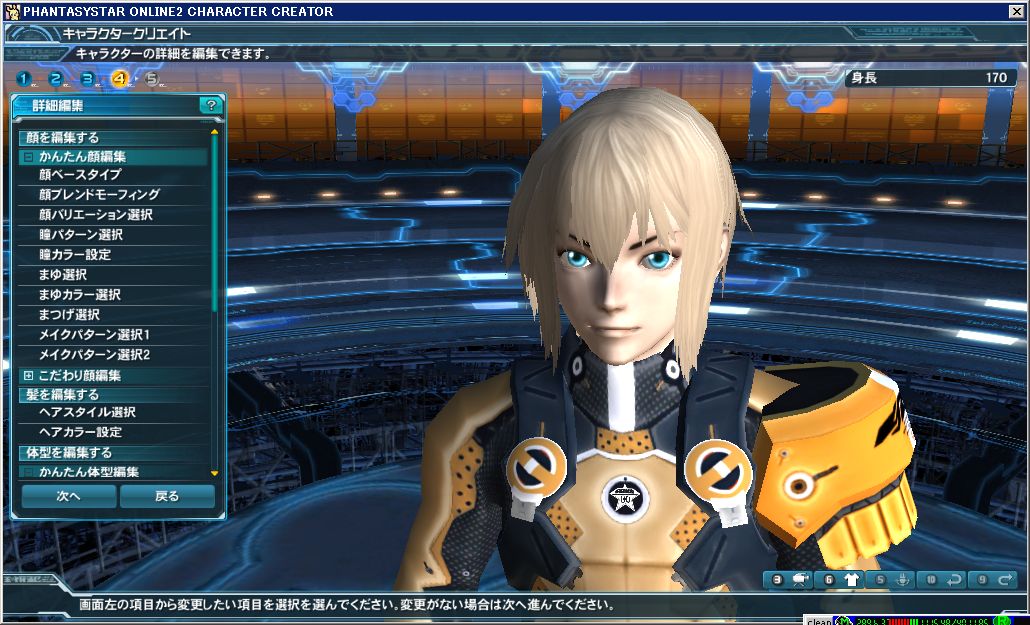Screen dimensions: 1030x625
Task: Choose 顔バリエーション選択 face variation option
Action: [x=95, y=215]
